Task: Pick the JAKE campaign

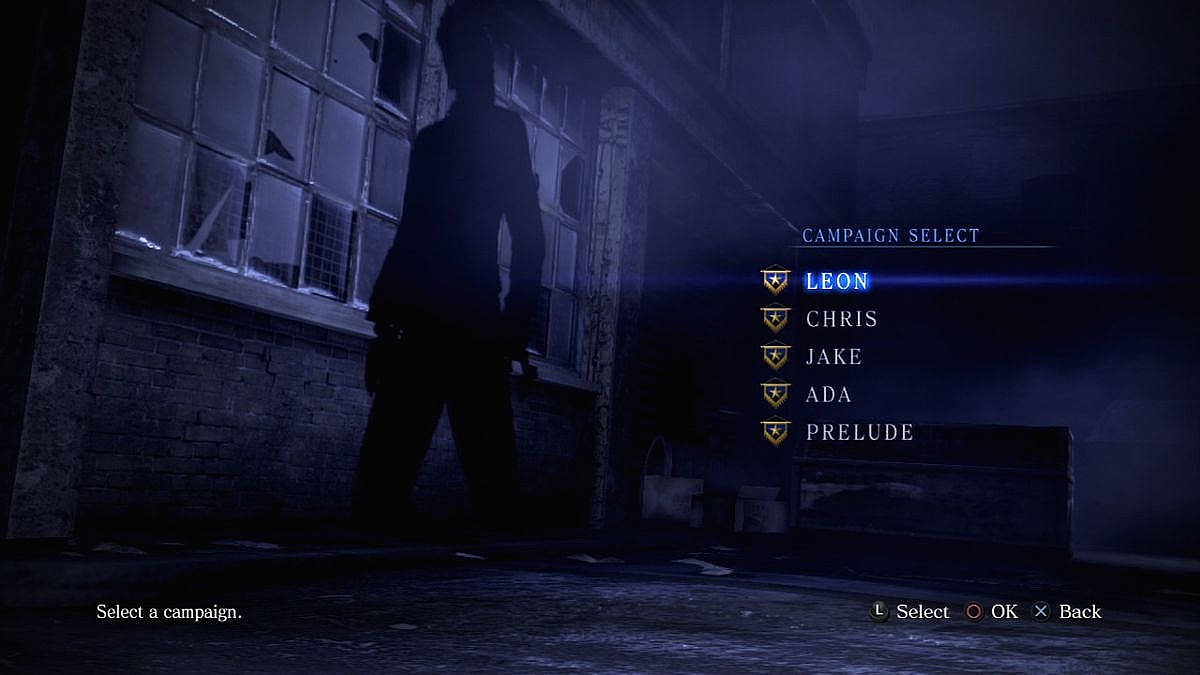Action: 834,357
